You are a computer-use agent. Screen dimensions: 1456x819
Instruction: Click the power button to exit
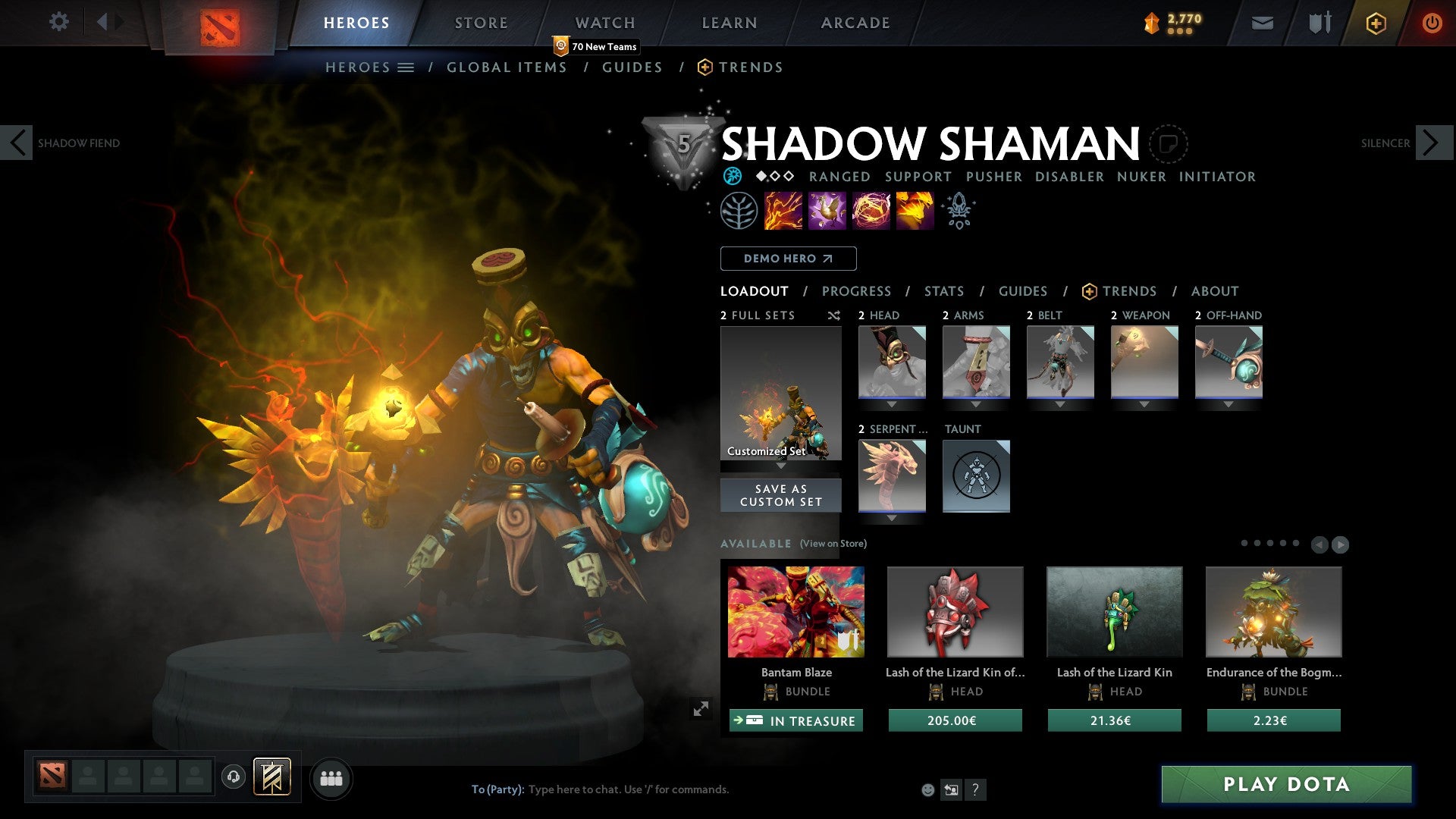click(1432, 23)
